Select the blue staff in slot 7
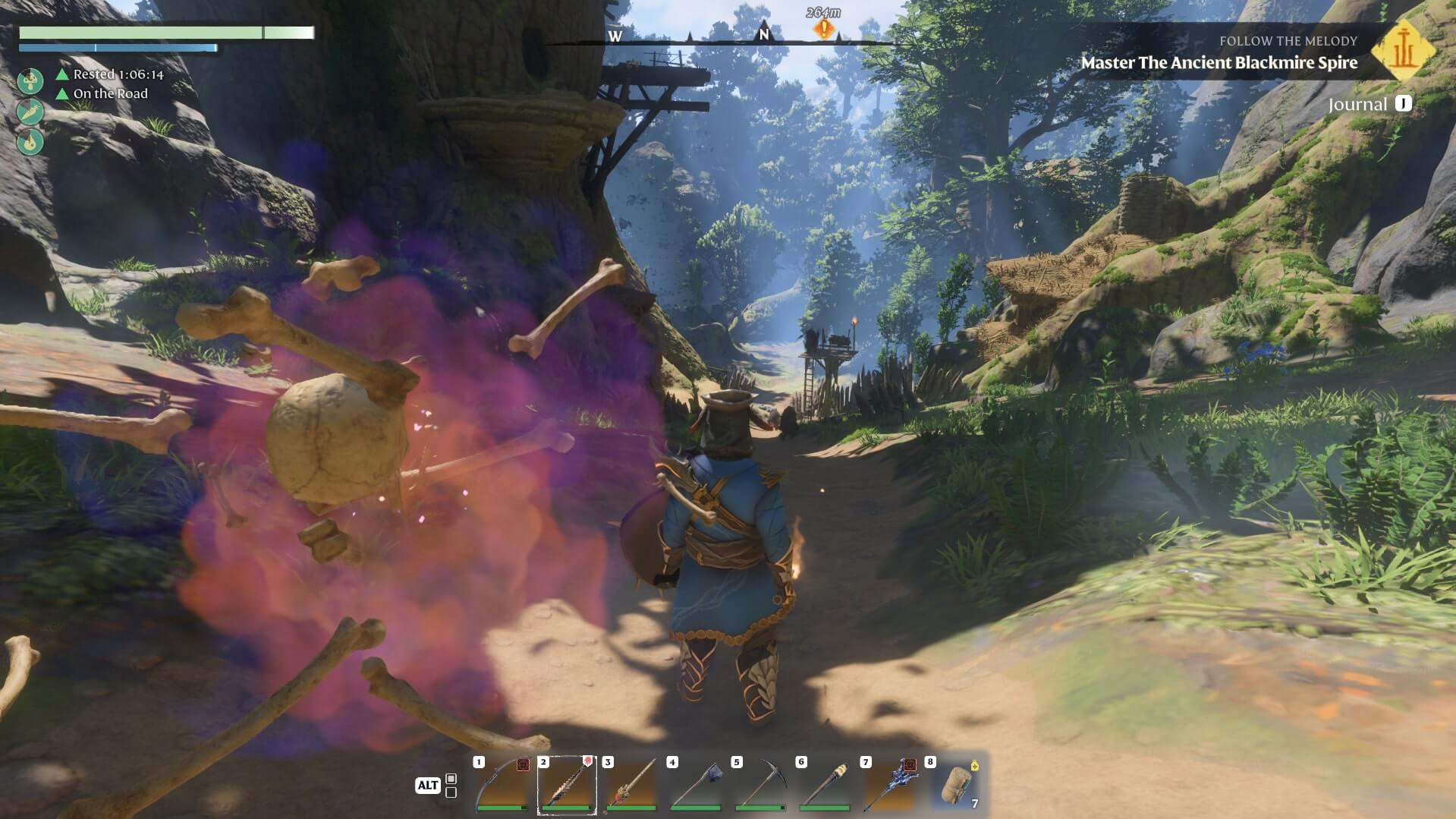Screen dimensions: 1456x819 [x=889, y=785]
